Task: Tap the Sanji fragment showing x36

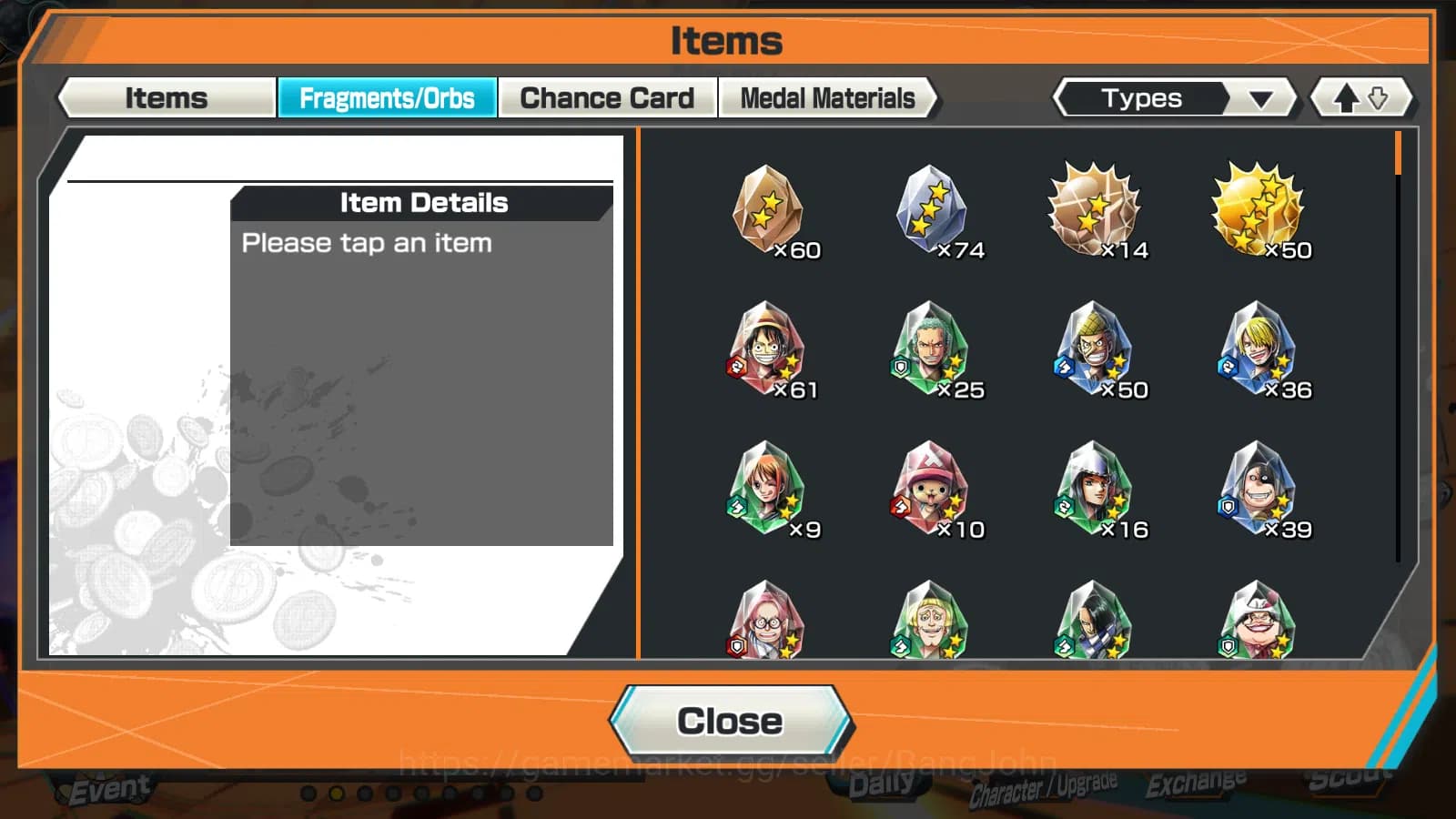Action: 1260,350
